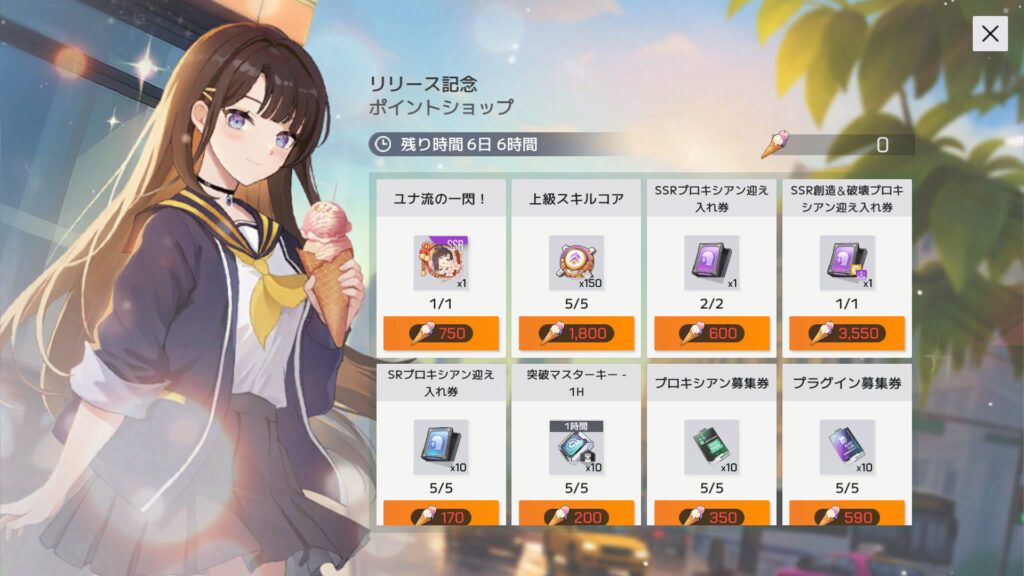Buy プロキシアン募集券 for 350 points
This screenshot has height=576, width=1024.
711,516
